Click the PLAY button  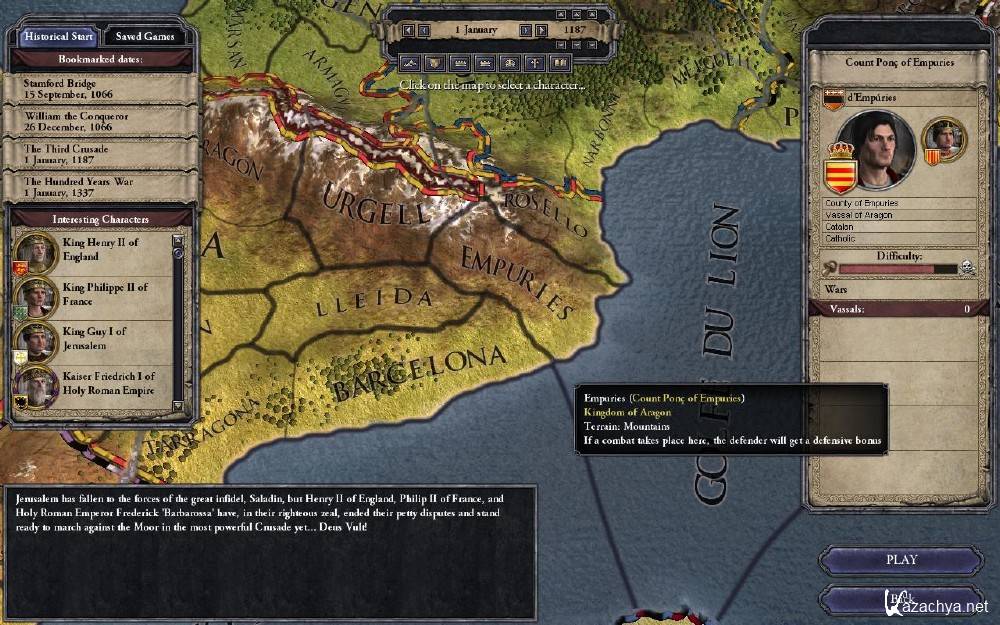coord(901,560)
